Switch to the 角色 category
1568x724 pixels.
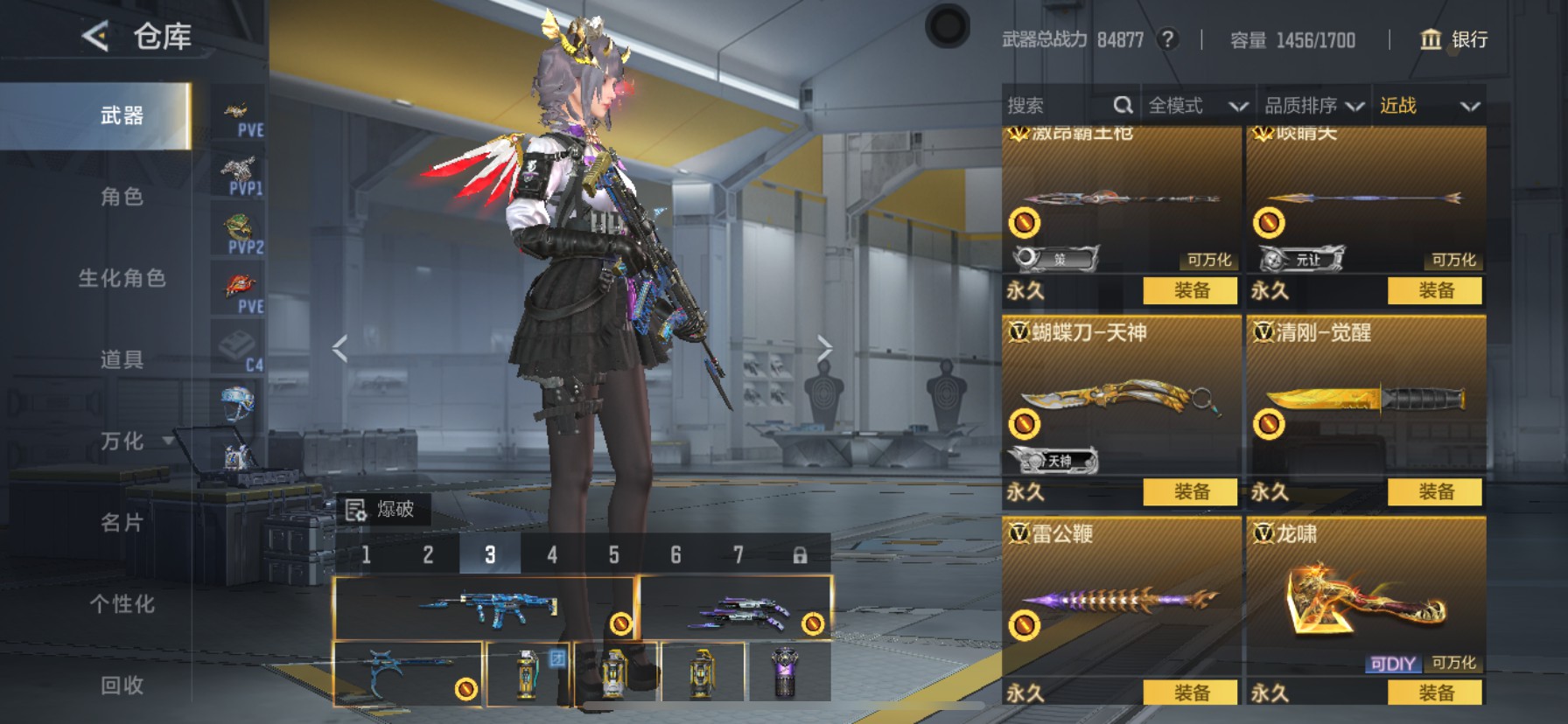click(122, 197)
